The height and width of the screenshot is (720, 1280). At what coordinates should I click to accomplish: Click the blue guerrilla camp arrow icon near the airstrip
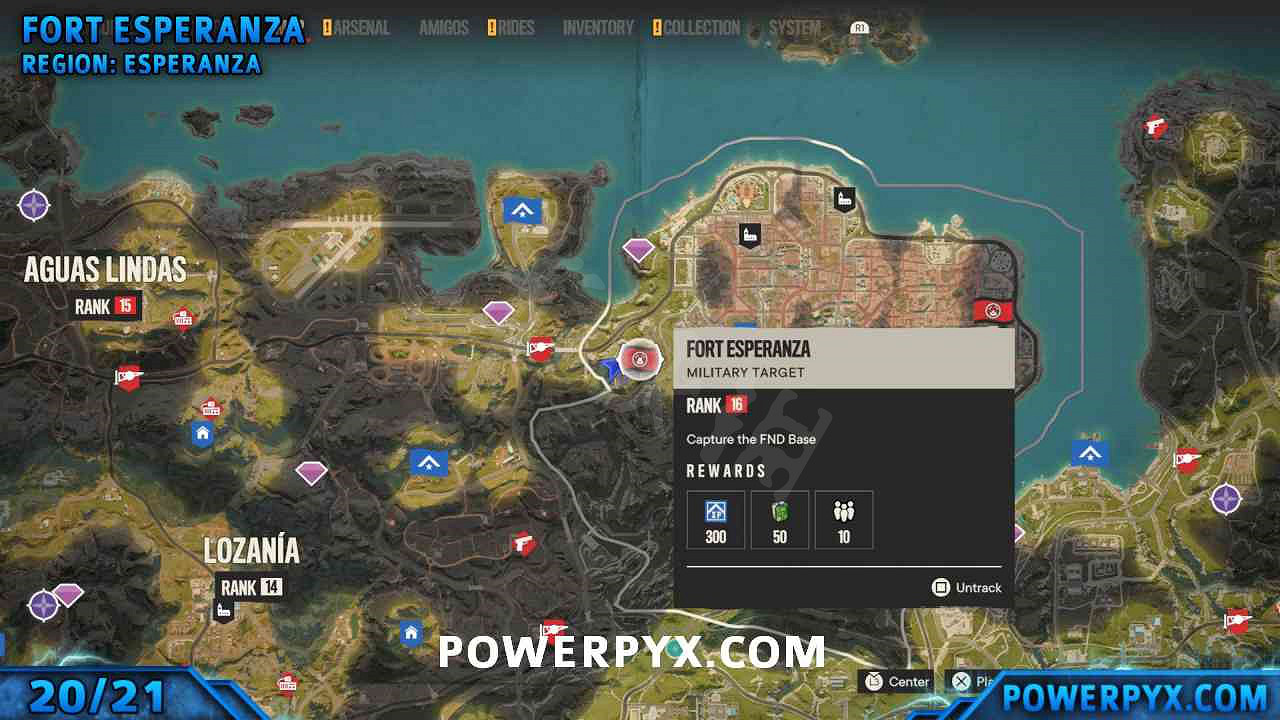522,210
